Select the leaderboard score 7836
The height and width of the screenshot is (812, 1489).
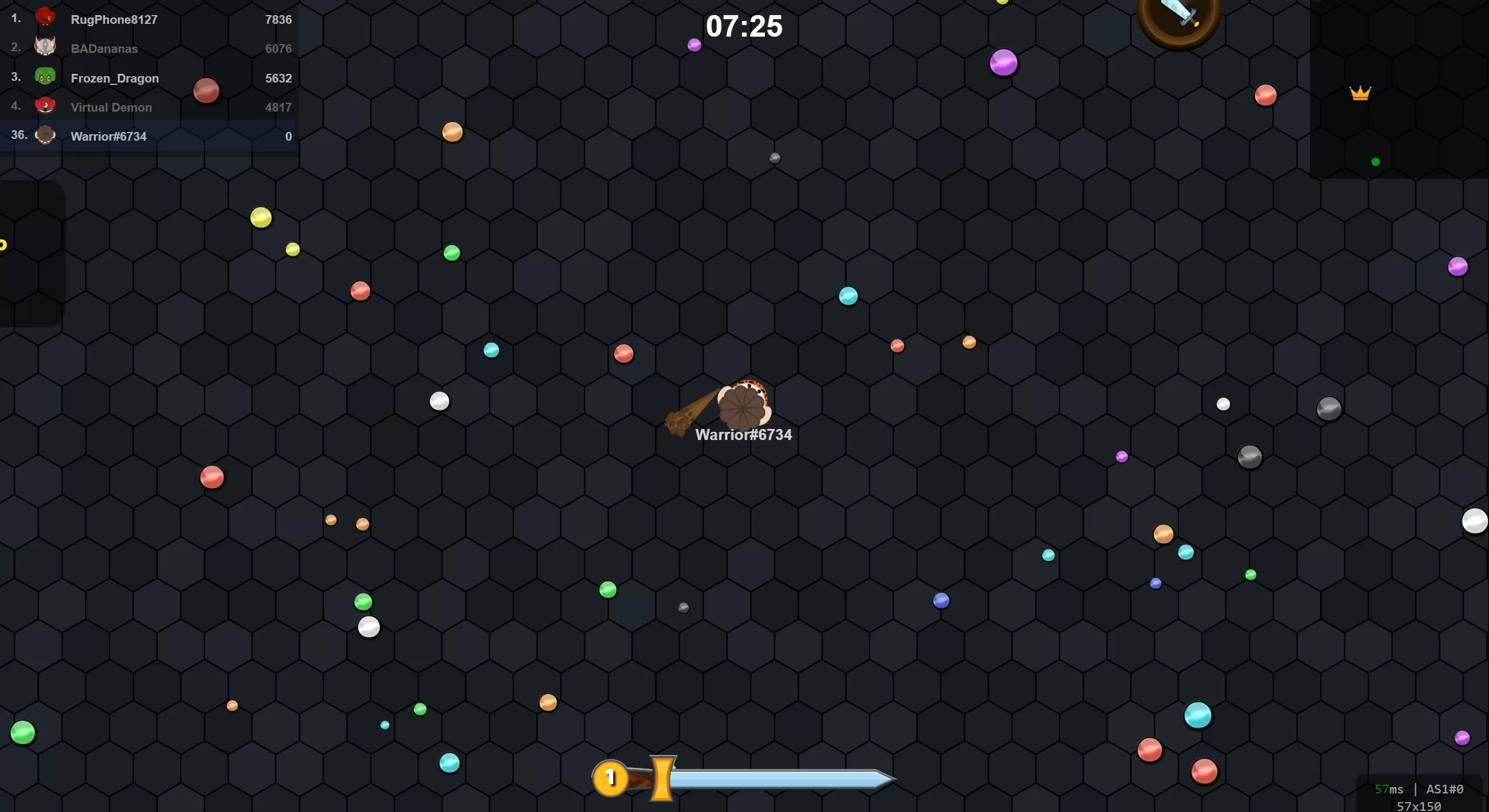278,19
